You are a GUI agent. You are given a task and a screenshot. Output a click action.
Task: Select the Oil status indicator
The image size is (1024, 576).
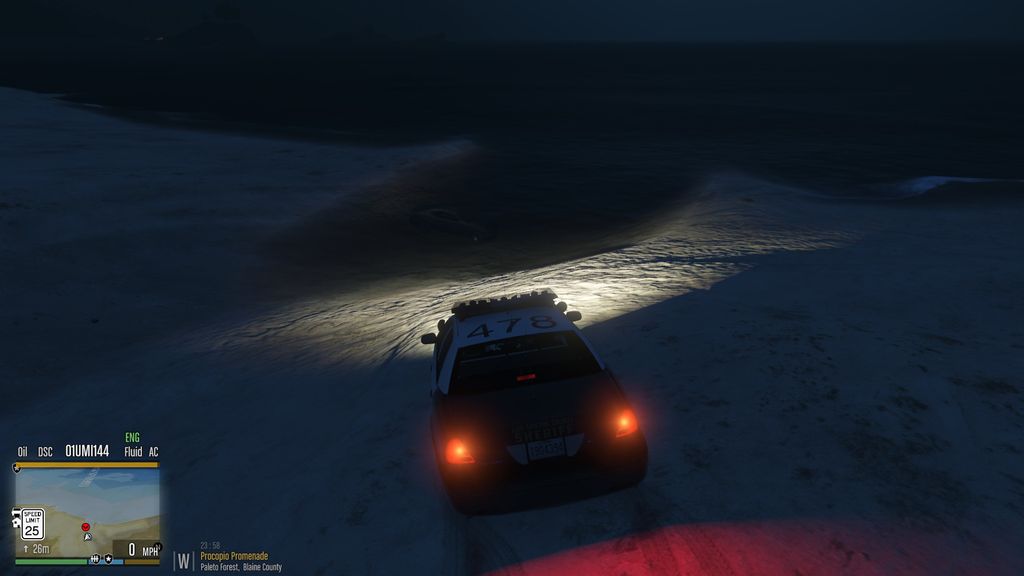click(22, 452)
